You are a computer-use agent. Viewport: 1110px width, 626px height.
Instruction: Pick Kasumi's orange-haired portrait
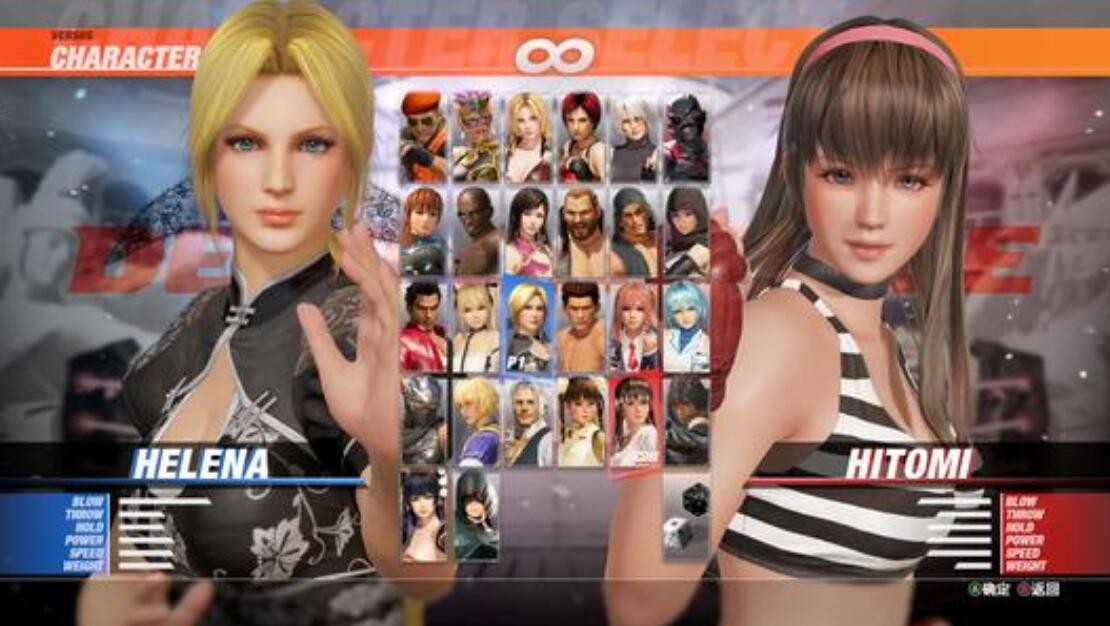424,231
